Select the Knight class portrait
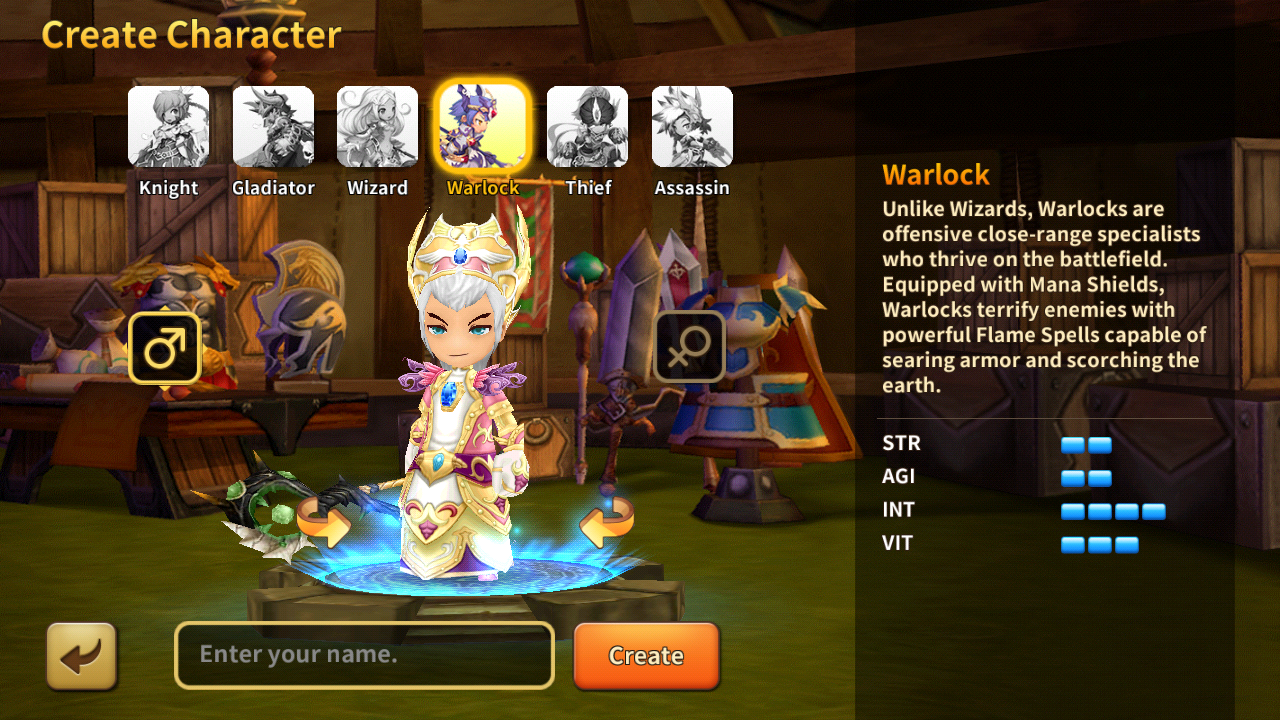 pos(168,127)
